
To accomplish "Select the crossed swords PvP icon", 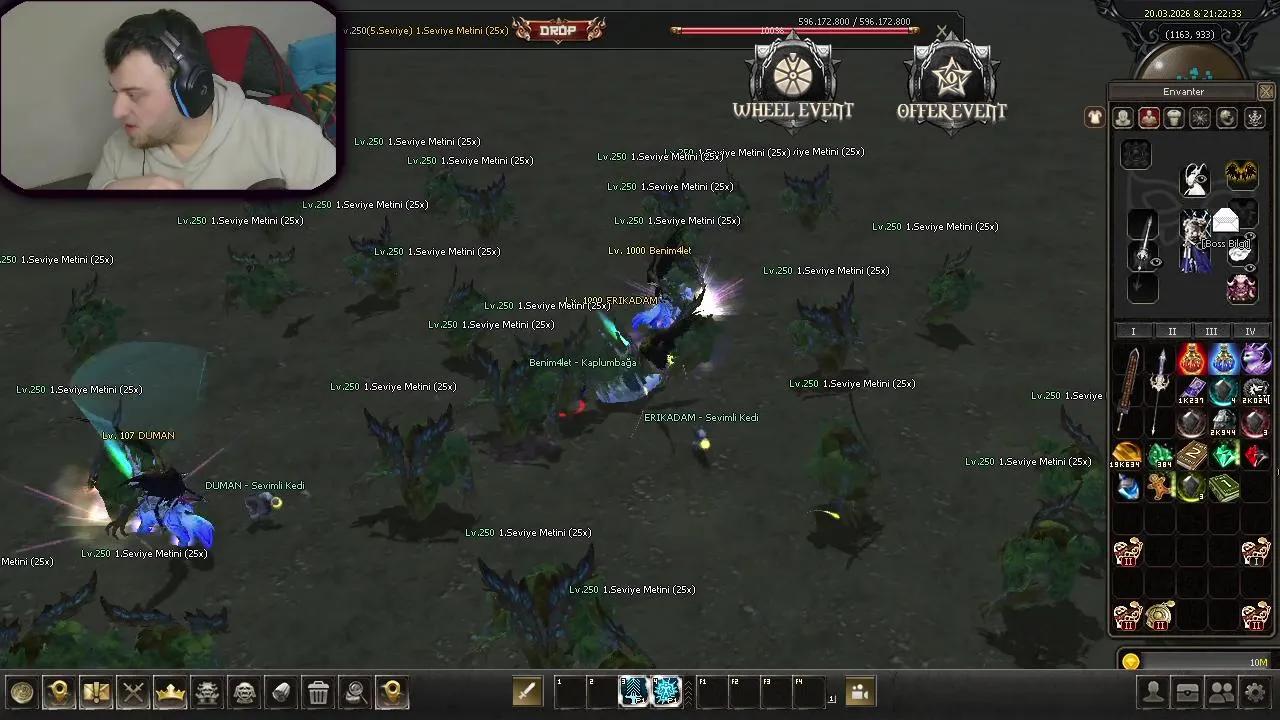I will pyautogui.click(x=133, y=692).
